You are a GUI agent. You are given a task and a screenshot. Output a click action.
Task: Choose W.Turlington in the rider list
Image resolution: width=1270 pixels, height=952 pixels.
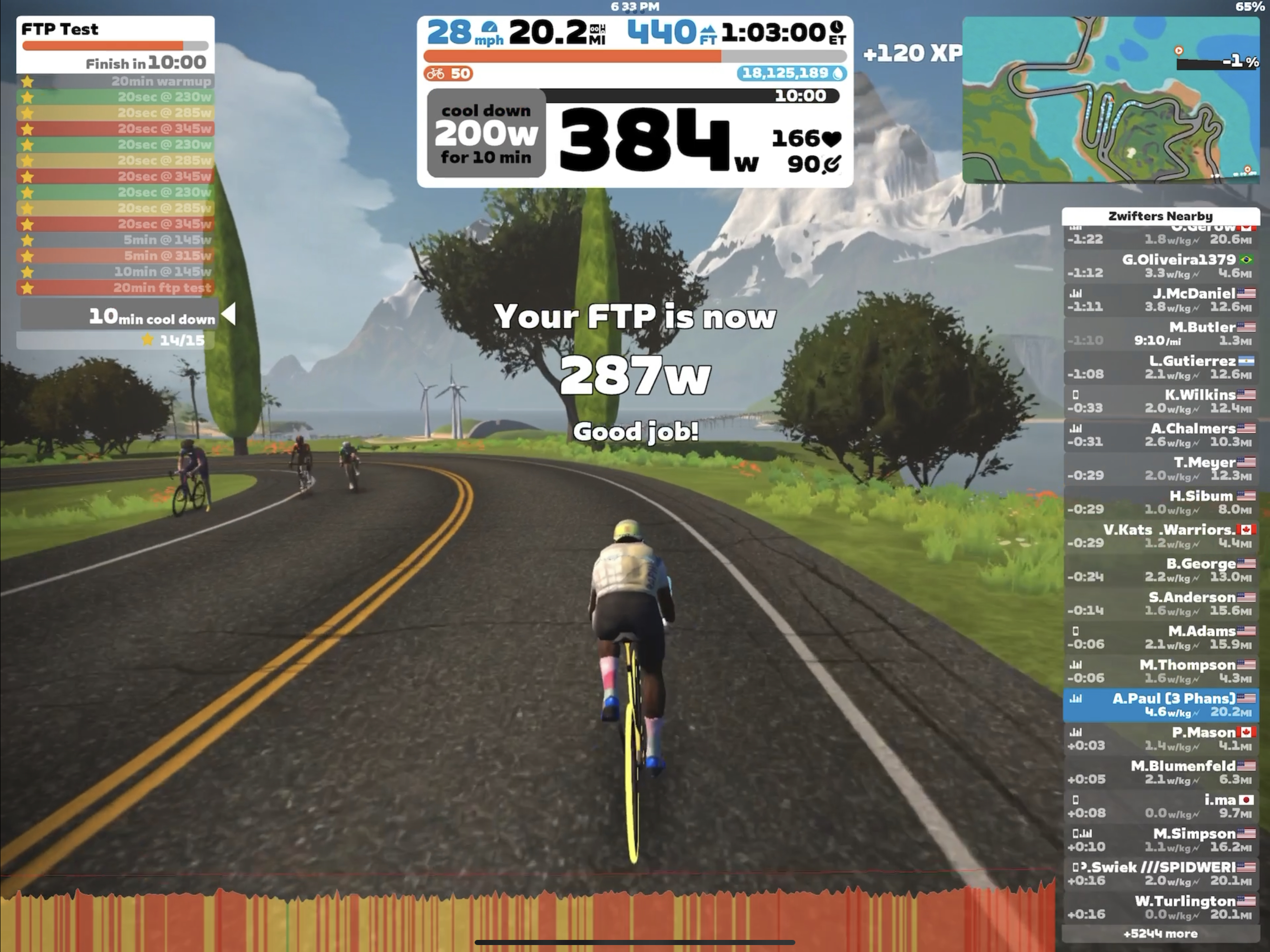pyautogui.click(x=1160, y=907)
